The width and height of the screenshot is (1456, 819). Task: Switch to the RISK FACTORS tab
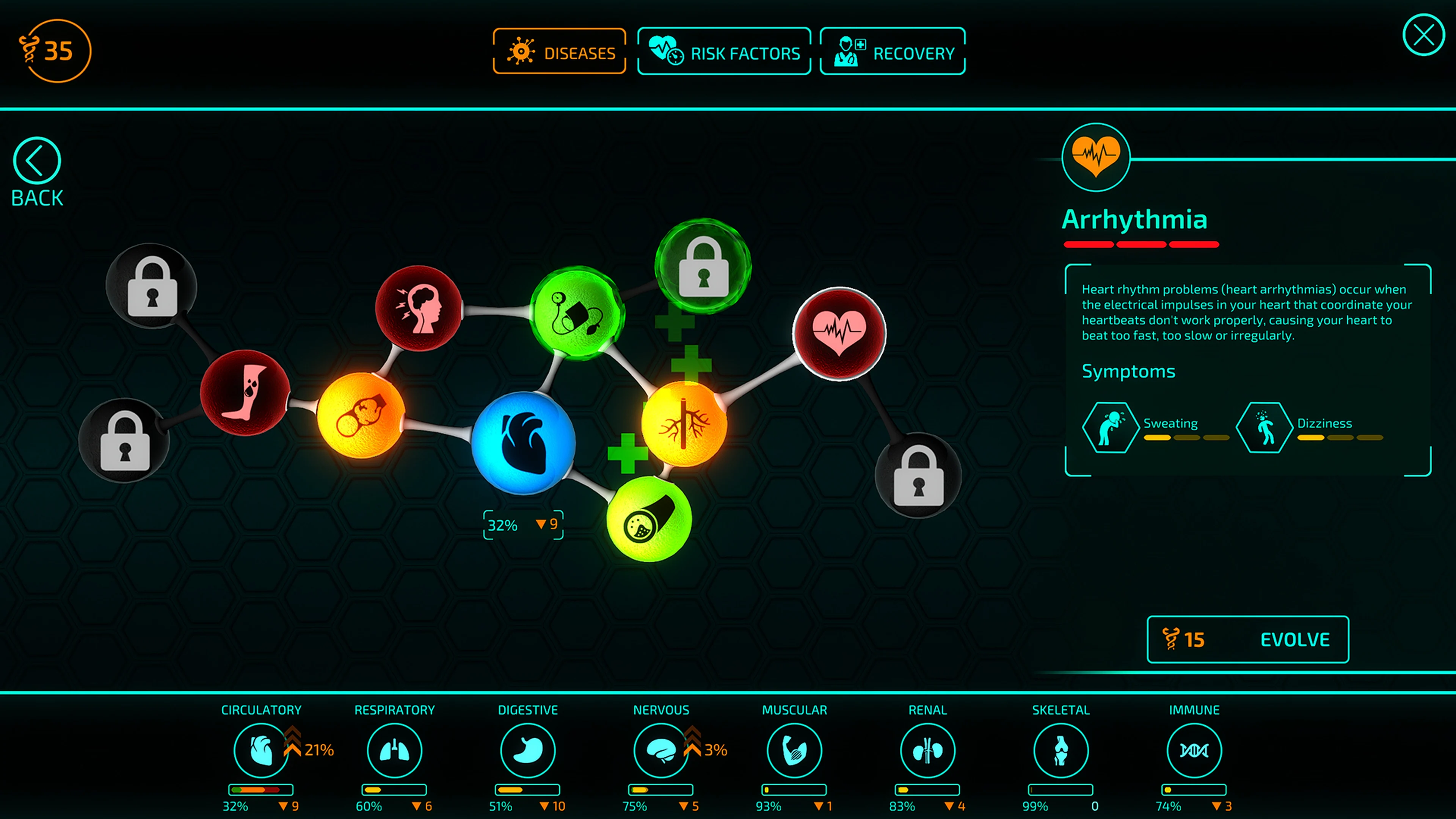pyautogui.click(x=724, y=52)
